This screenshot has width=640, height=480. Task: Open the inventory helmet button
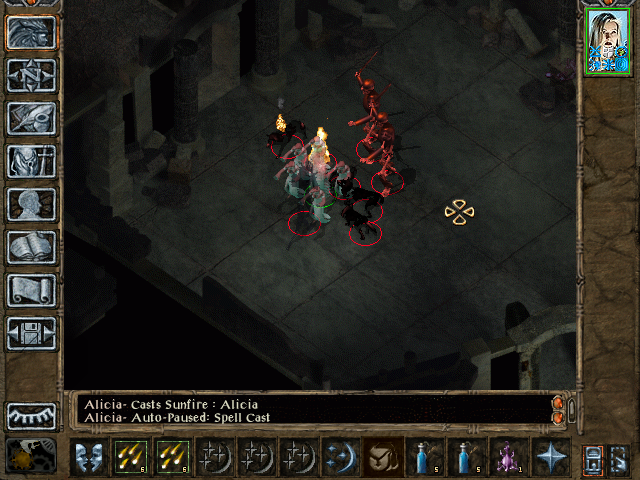[x=31, y=118]
